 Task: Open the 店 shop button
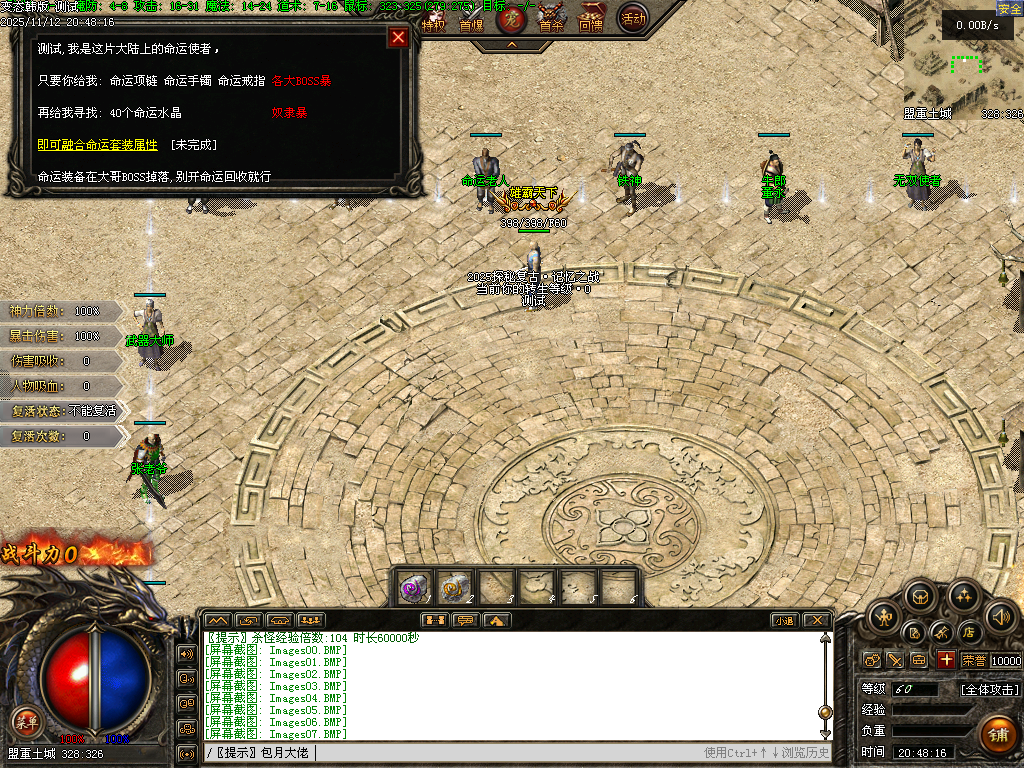[968, 632]
